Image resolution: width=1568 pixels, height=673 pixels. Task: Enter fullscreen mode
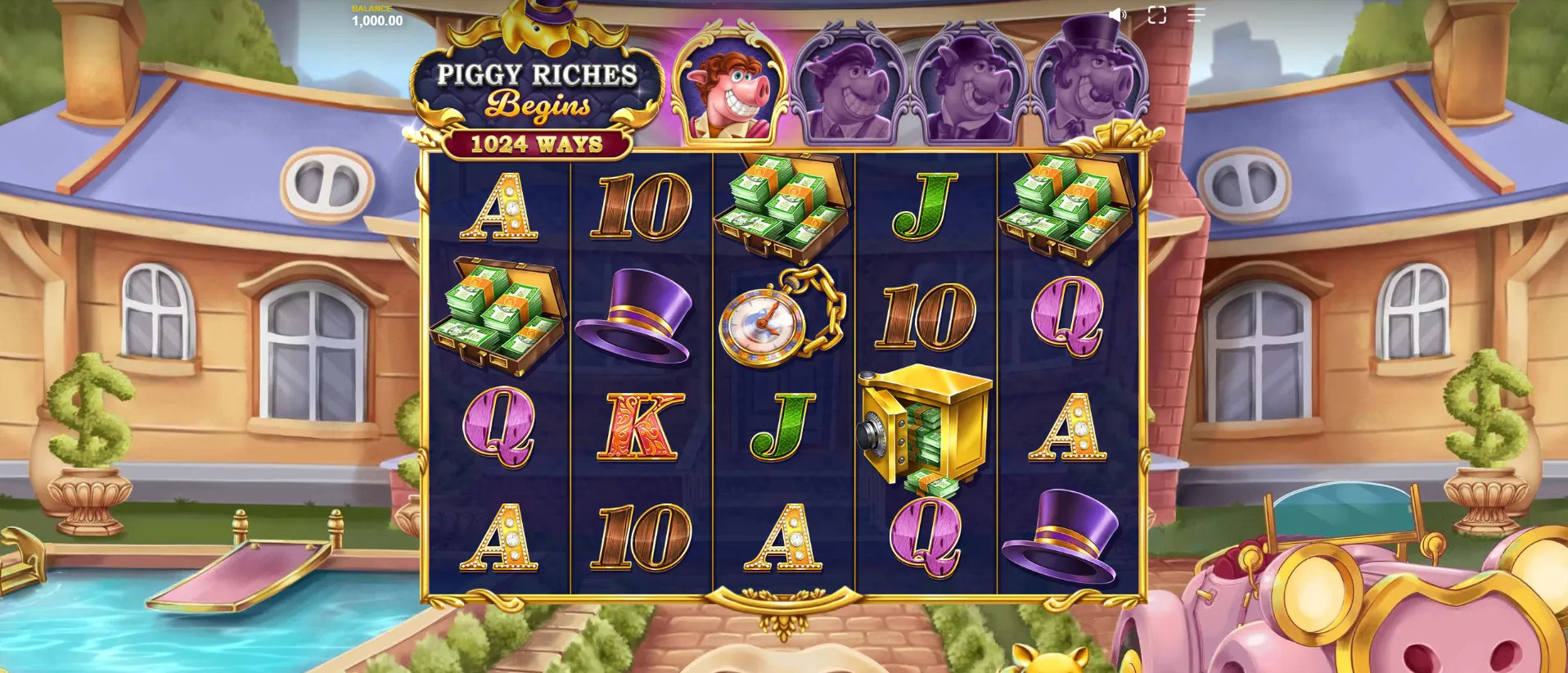click(1156, 15)
